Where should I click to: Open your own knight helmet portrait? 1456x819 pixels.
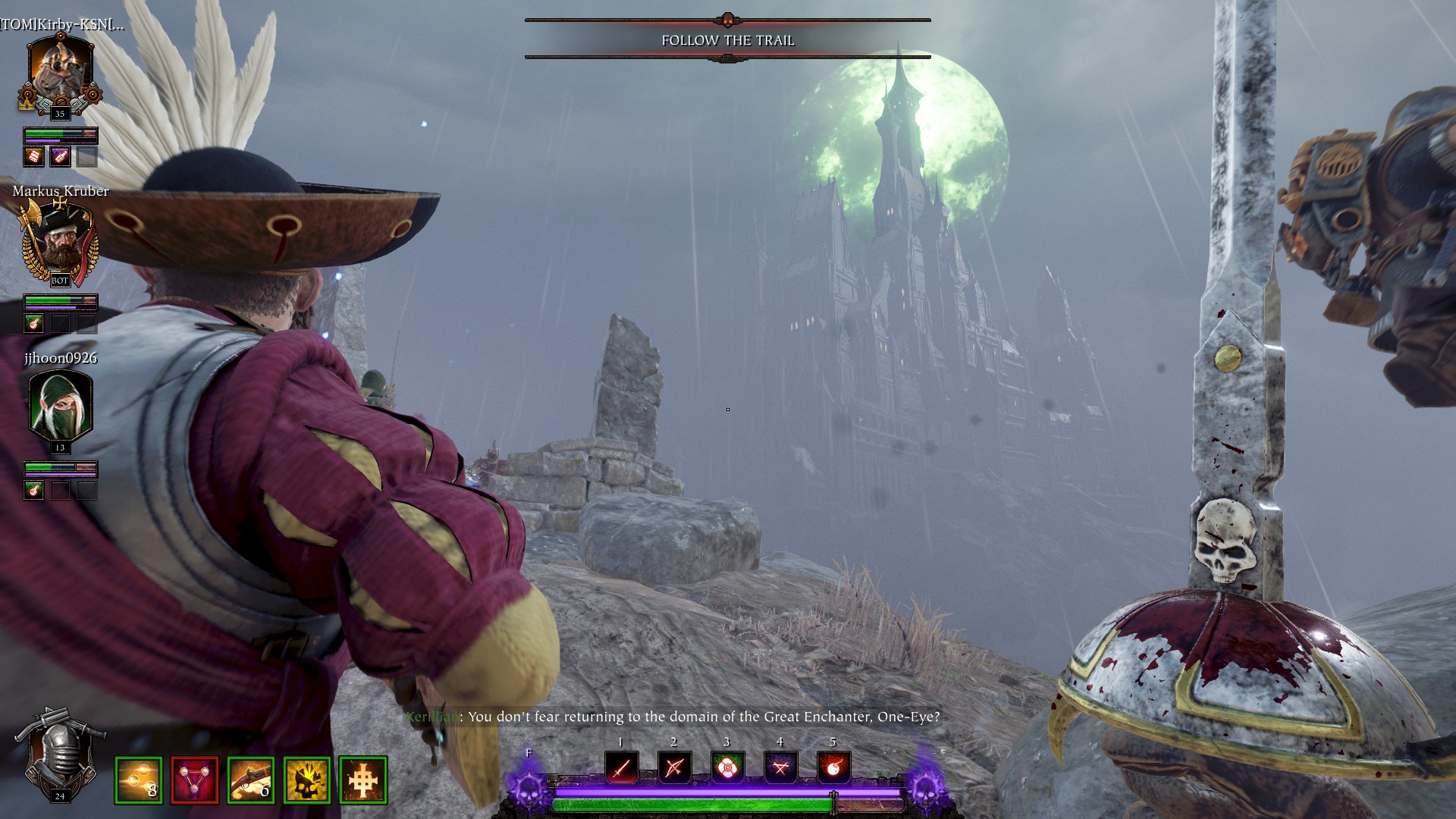[60, 754]
